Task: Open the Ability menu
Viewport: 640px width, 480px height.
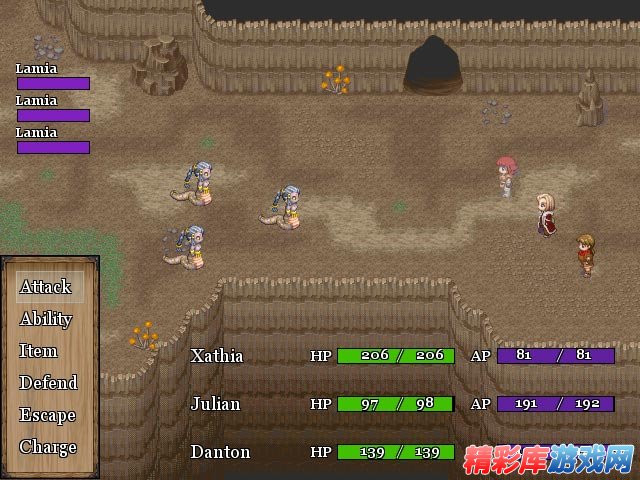Action: coord(46,319)
